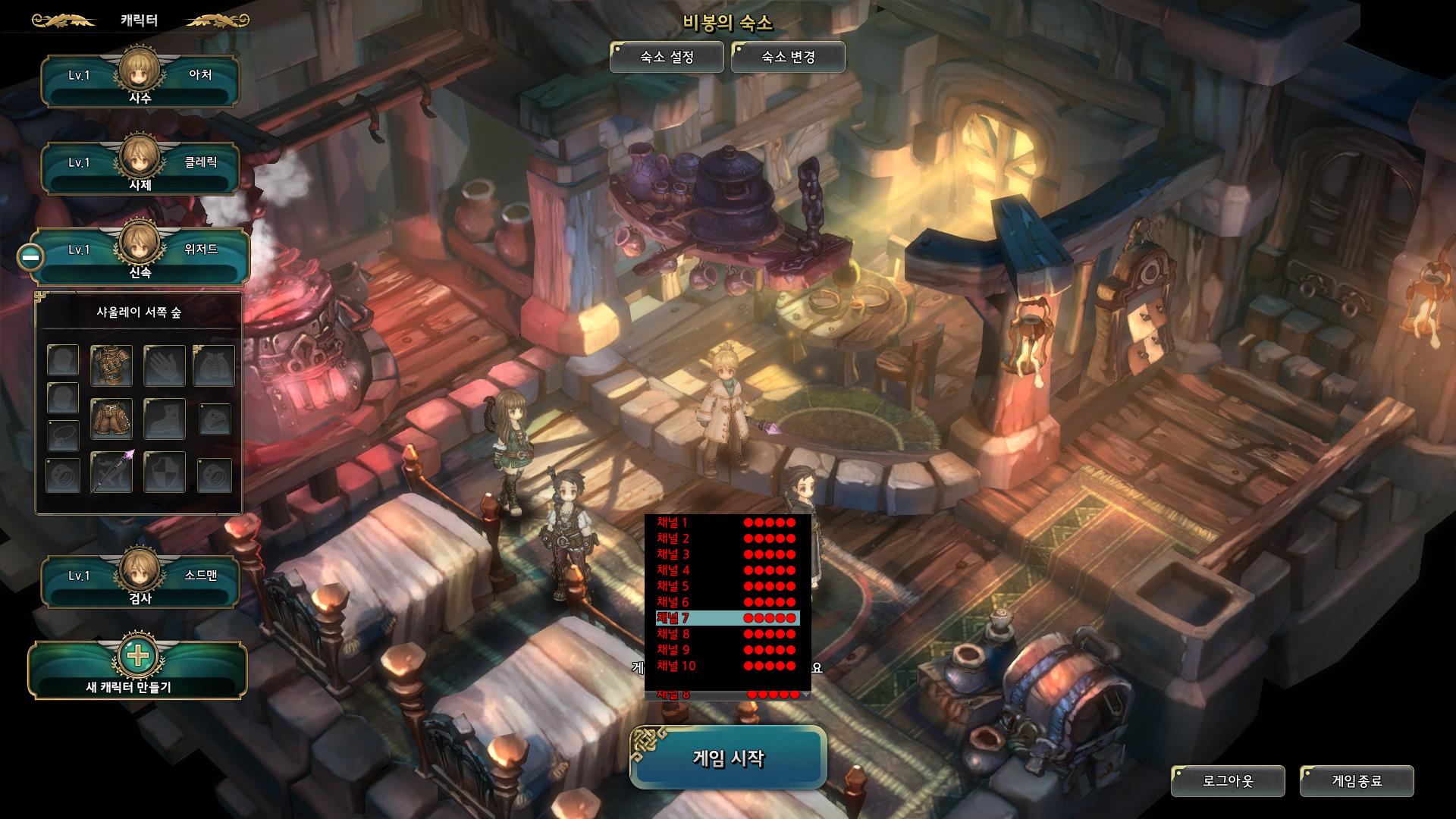Click the empty helmet equipment slot
The height and width of the screenshot is (819, 1456).
pyautogui.click(x=62, y=360)
